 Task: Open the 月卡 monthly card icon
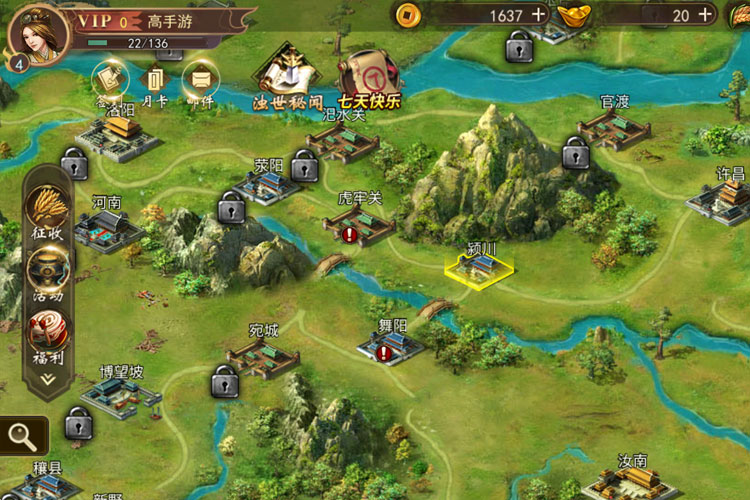coord(155,78)
